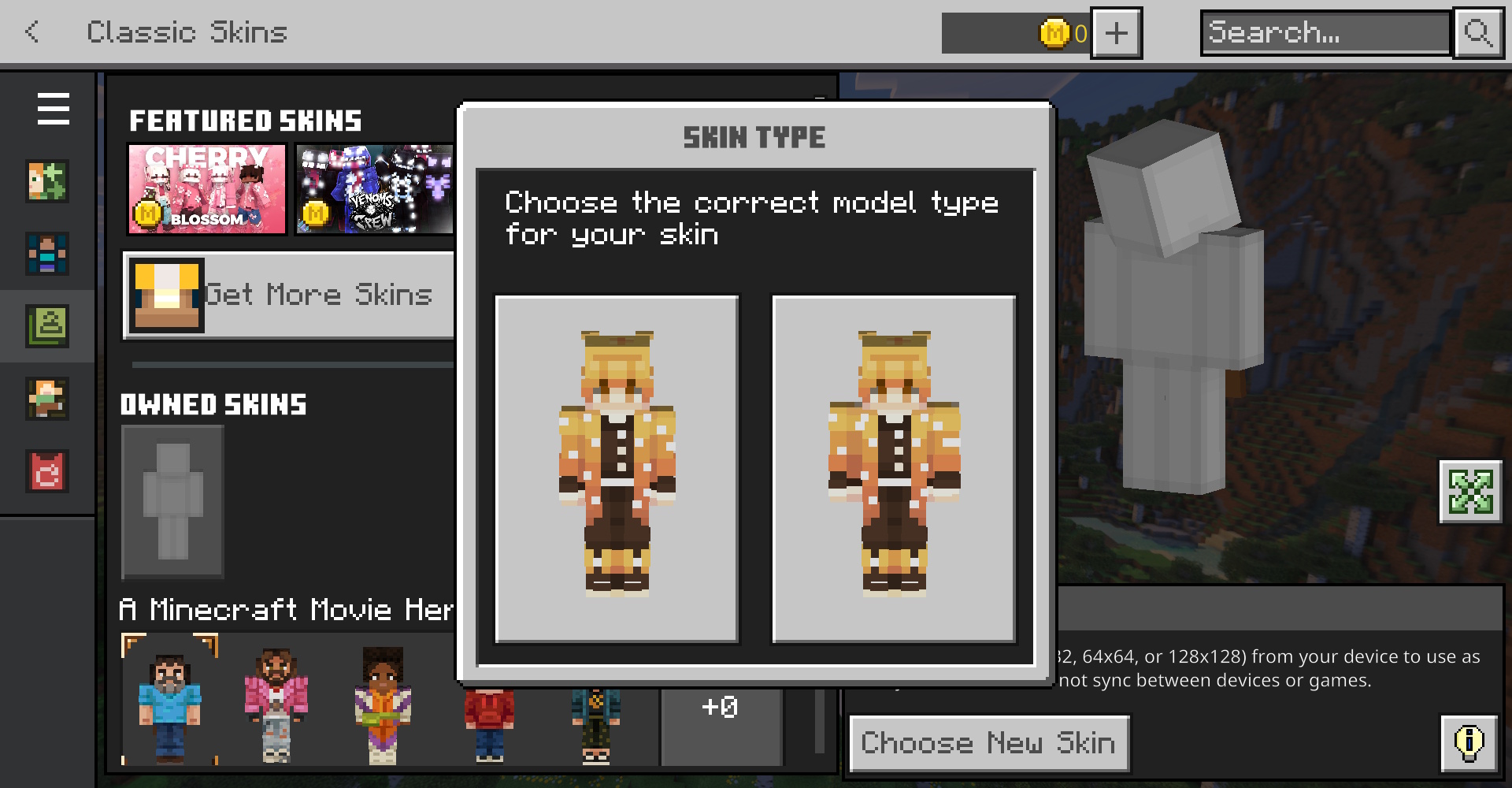Click Get More Skins
The width and height of the screenshot is (1512, 788).
[289, 295]
